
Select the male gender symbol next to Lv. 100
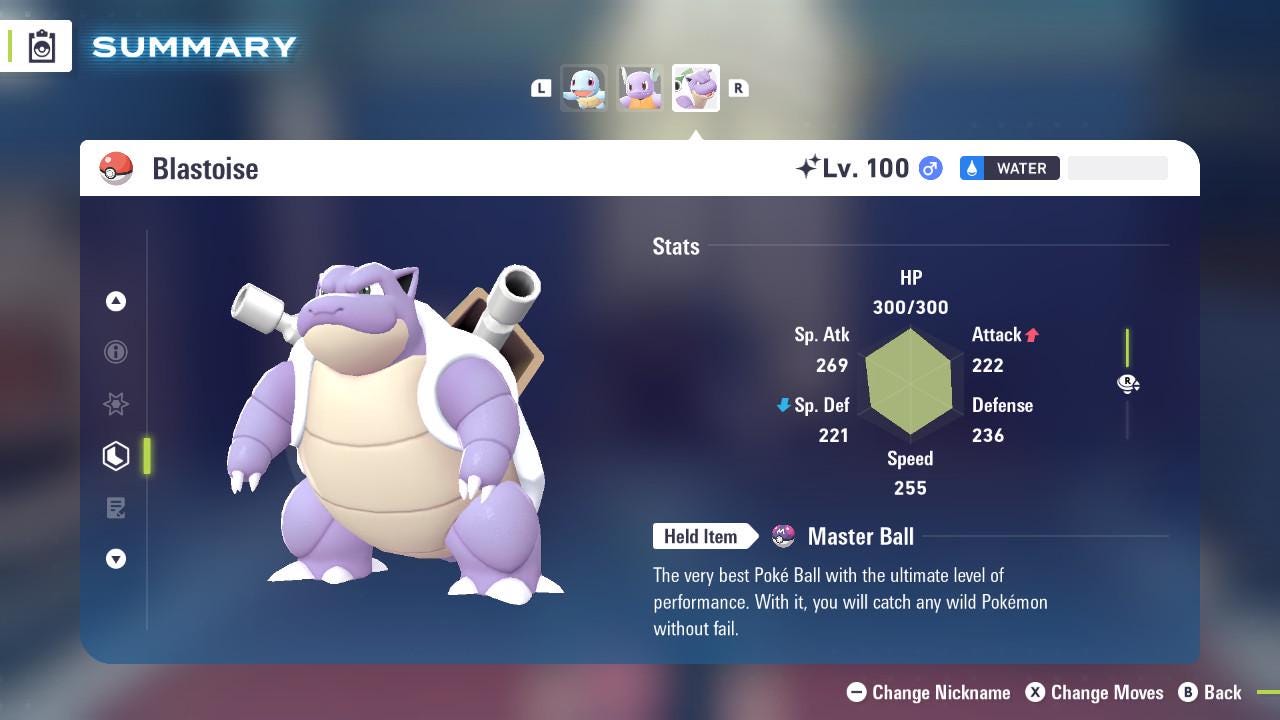click(x=928, y=168)
